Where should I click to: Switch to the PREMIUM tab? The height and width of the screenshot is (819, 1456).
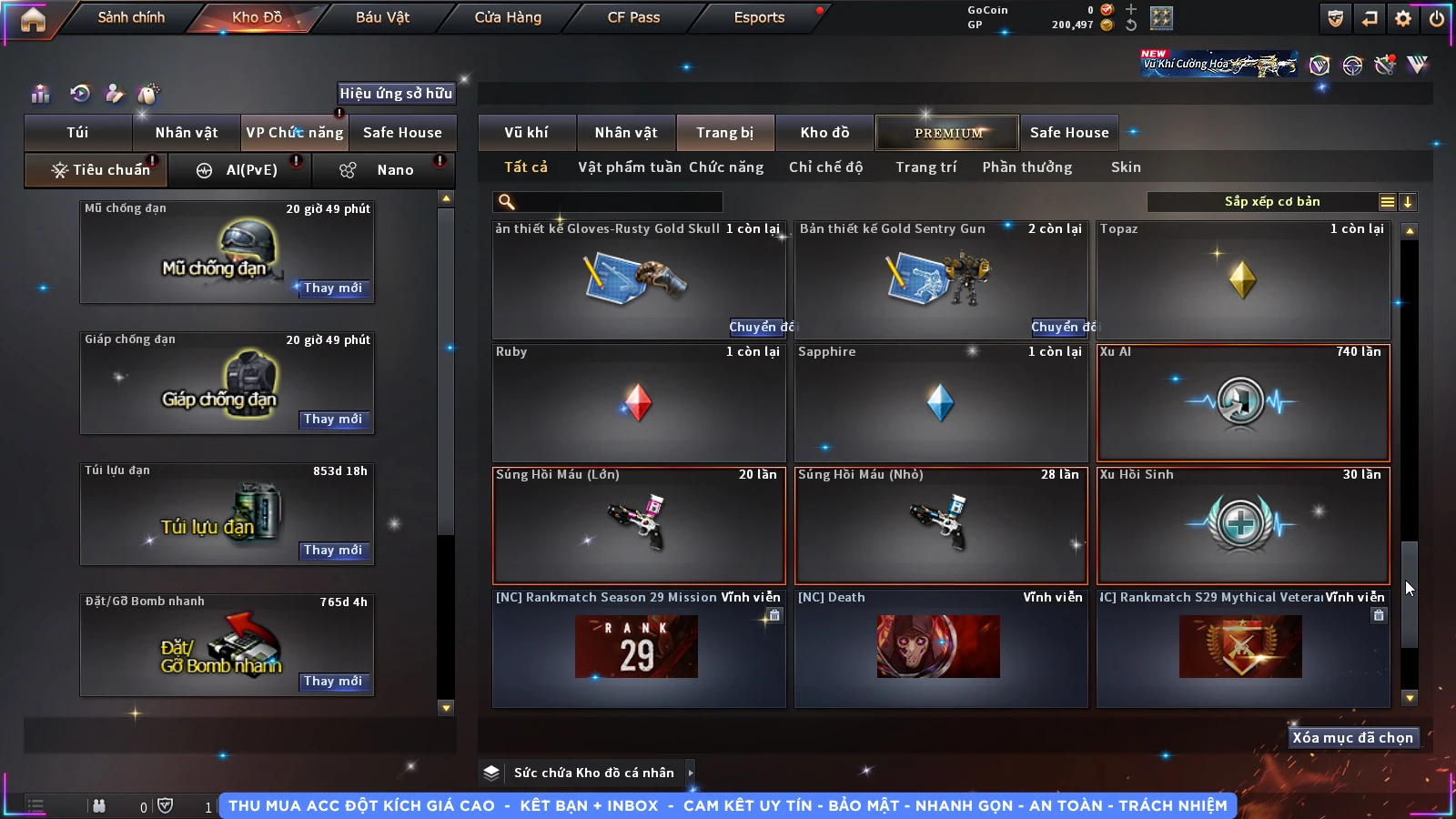[x=947, y=133]
